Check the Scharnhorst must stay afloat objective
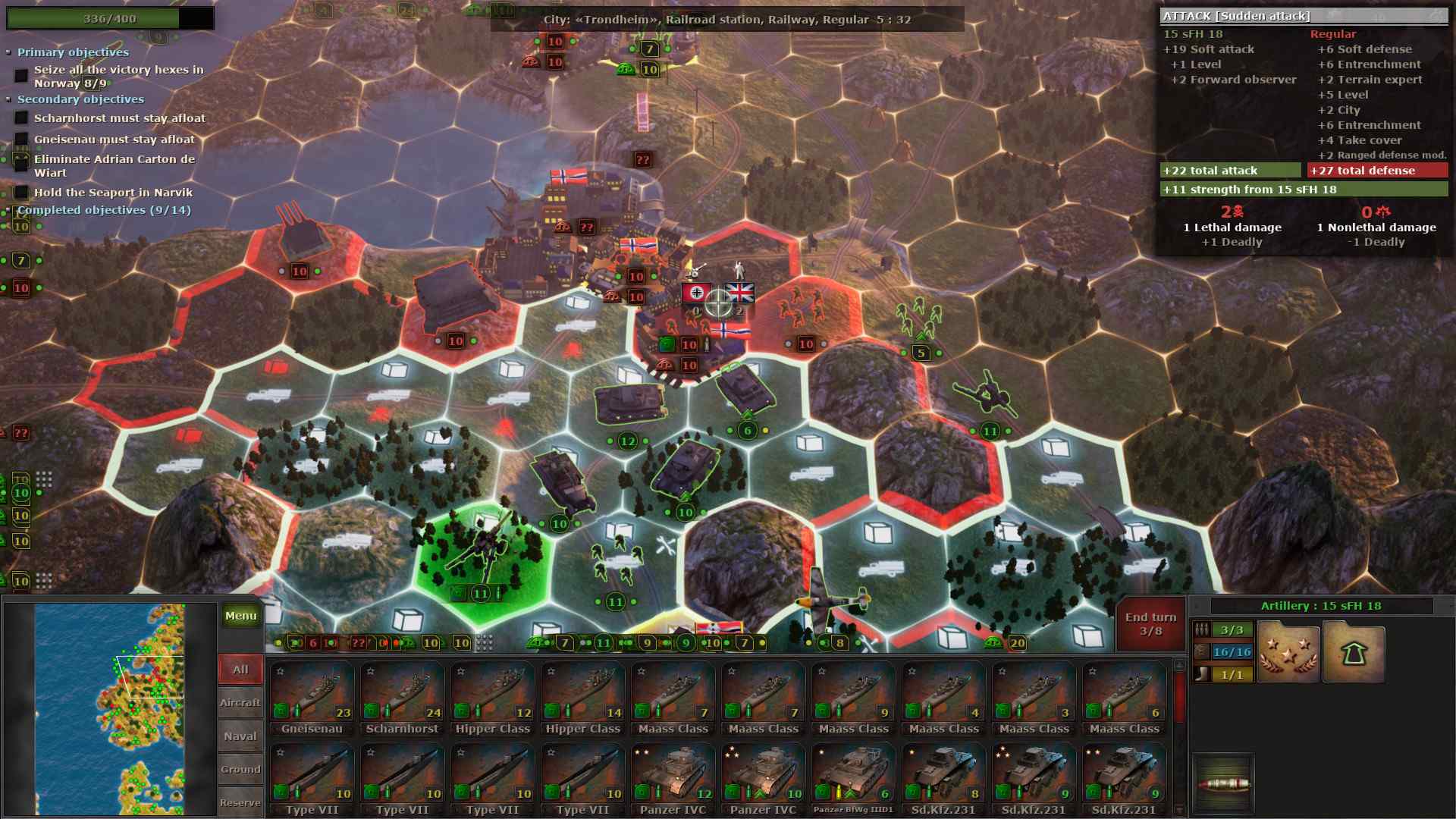The width and height of the screenshot is (1456, 819). pos(20,118)
